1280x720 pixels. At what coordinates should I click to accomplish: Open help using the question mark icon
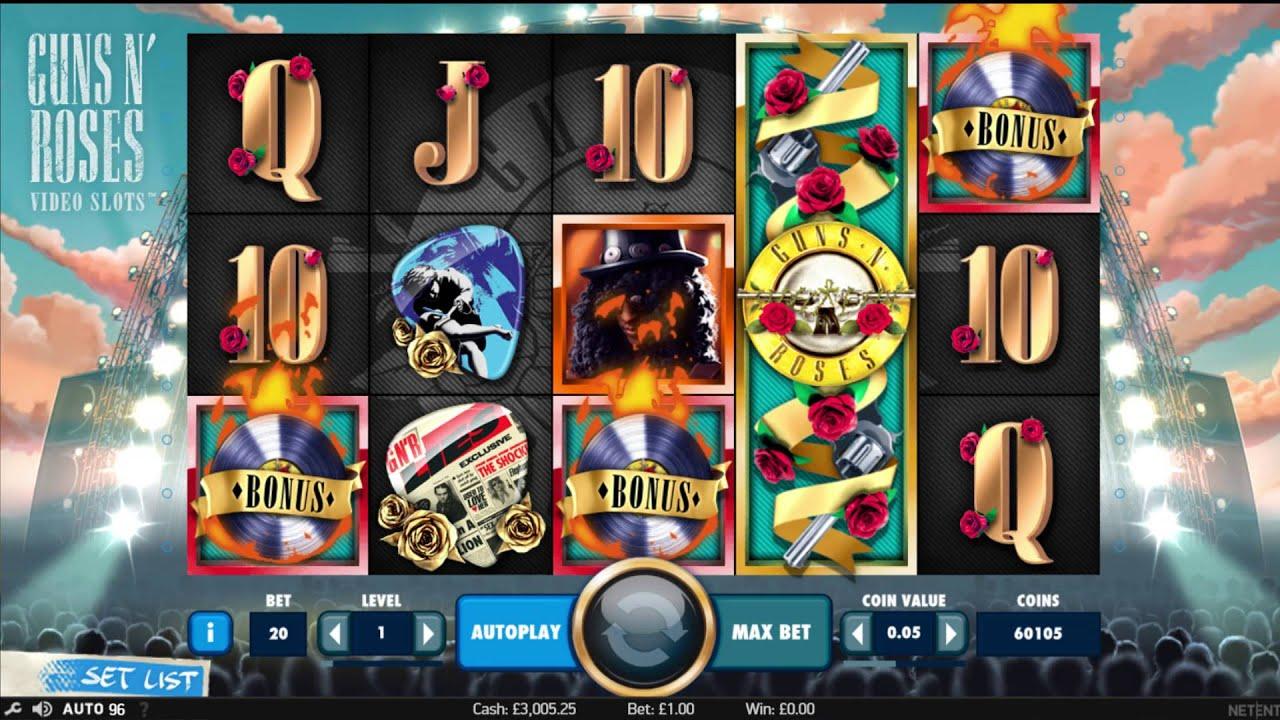tap(146, 708)
